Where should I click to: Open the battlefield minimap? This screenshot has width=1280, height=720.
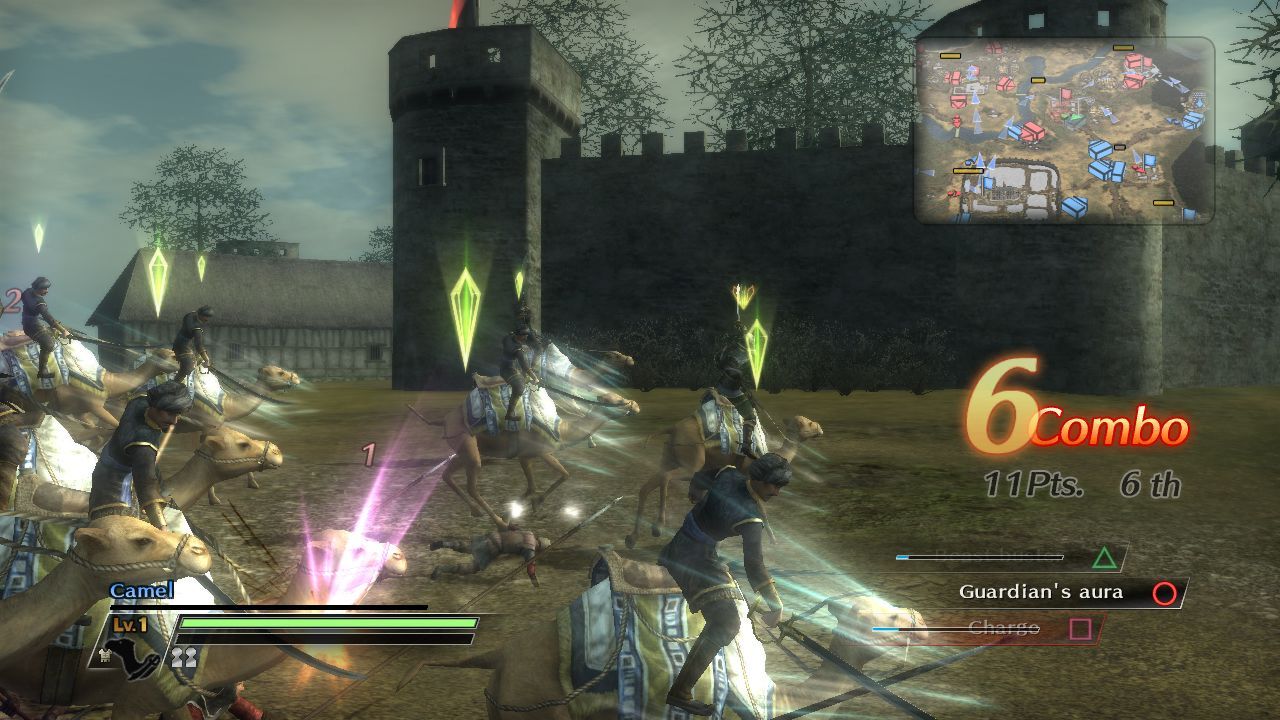1064,130
